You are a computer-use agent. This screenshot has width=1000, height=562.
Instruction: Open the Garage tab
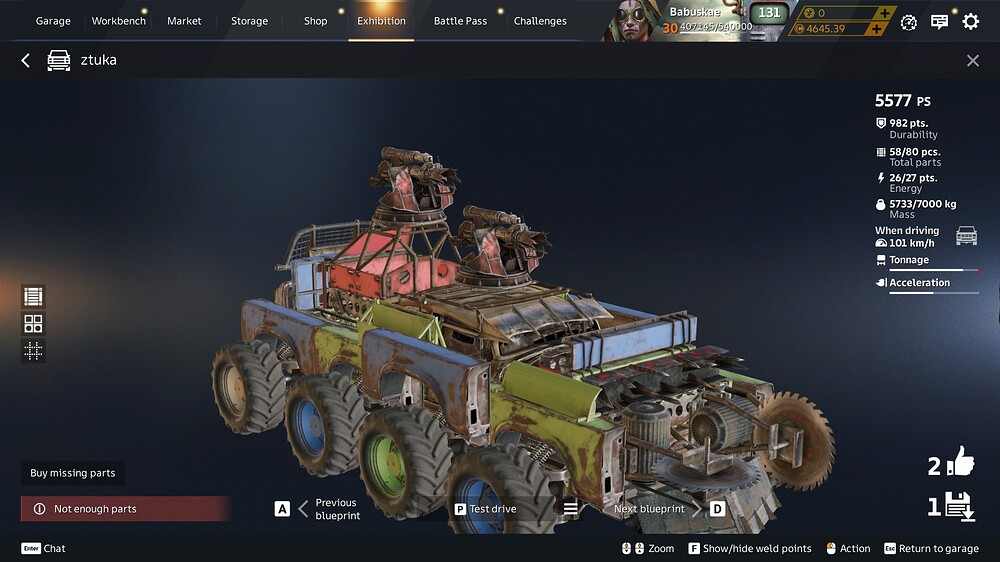pyautogui.click(x=53, y=21)
